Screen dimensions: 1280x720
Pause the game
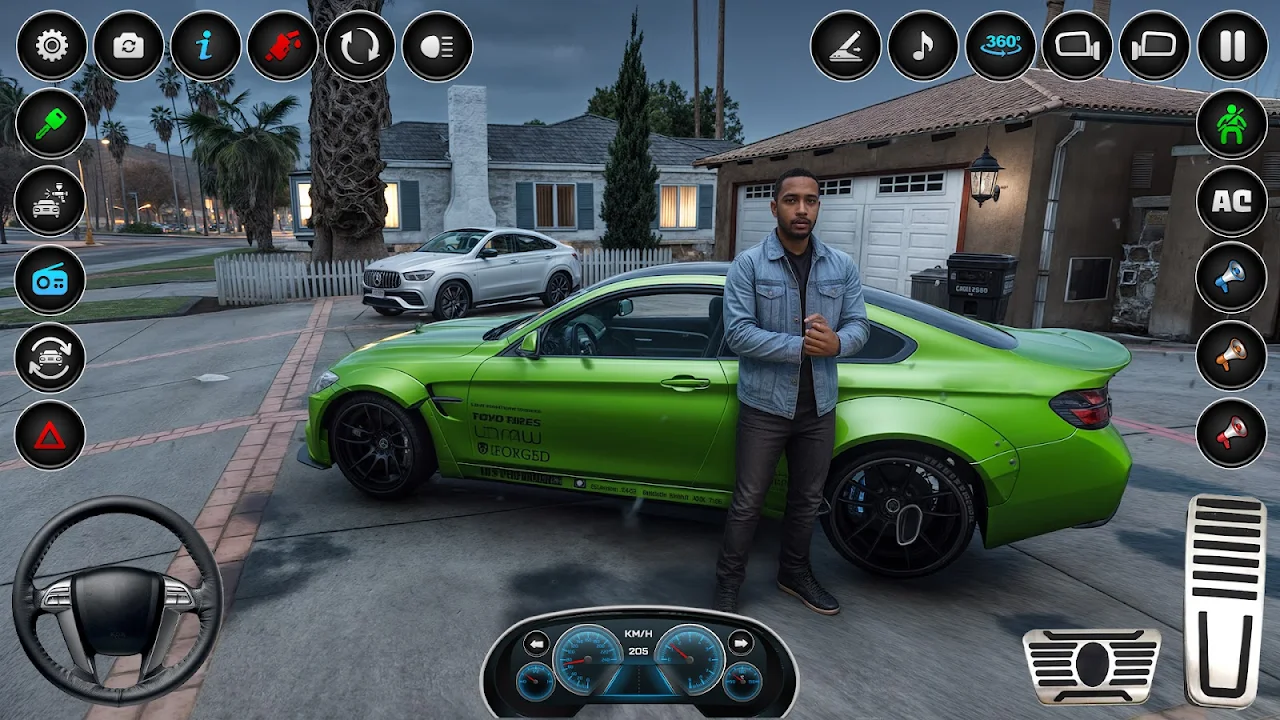[x=1232, y=46]
